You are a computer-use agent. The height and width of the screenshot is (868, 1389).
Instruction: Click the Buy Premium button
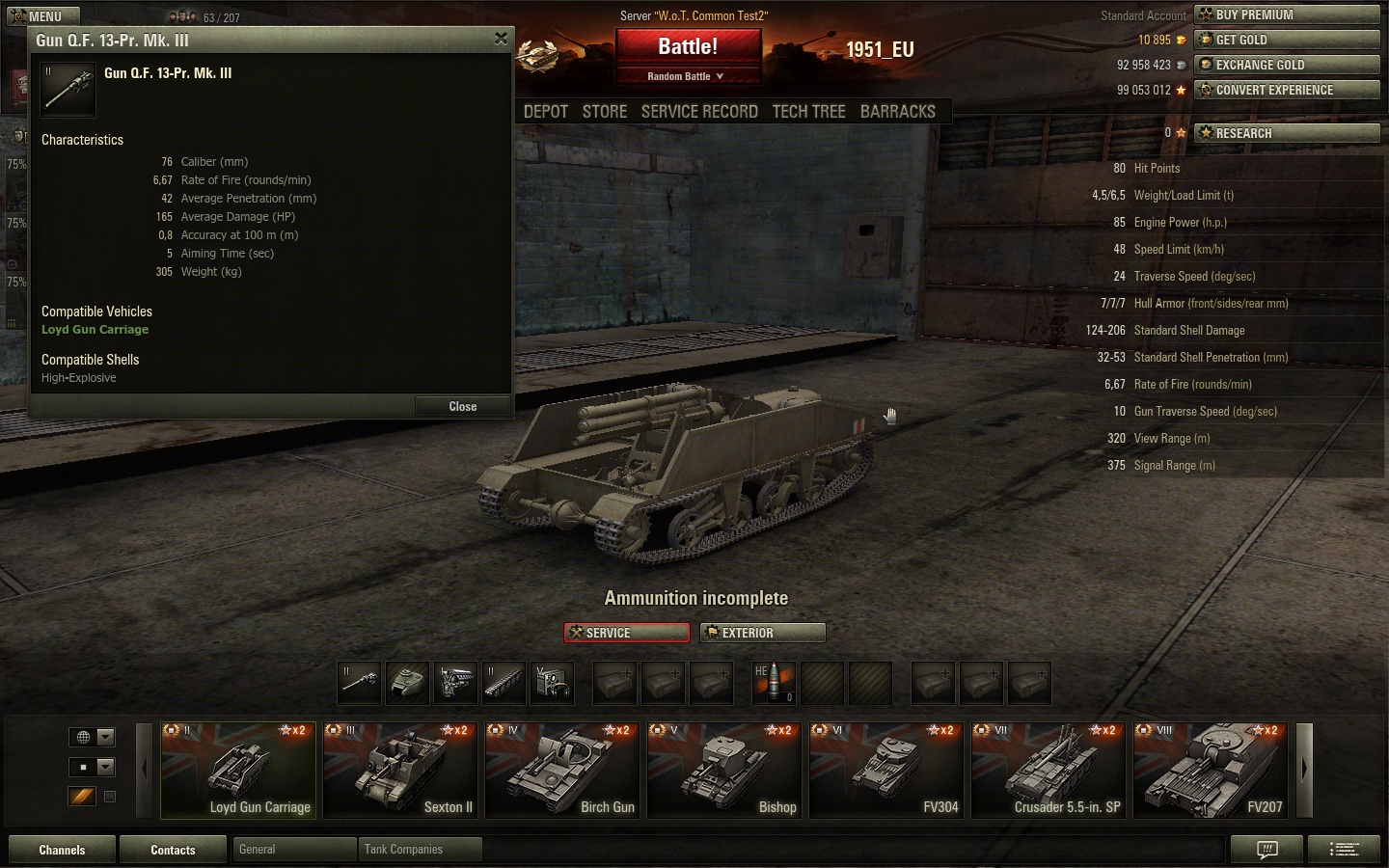[1287, 14]
